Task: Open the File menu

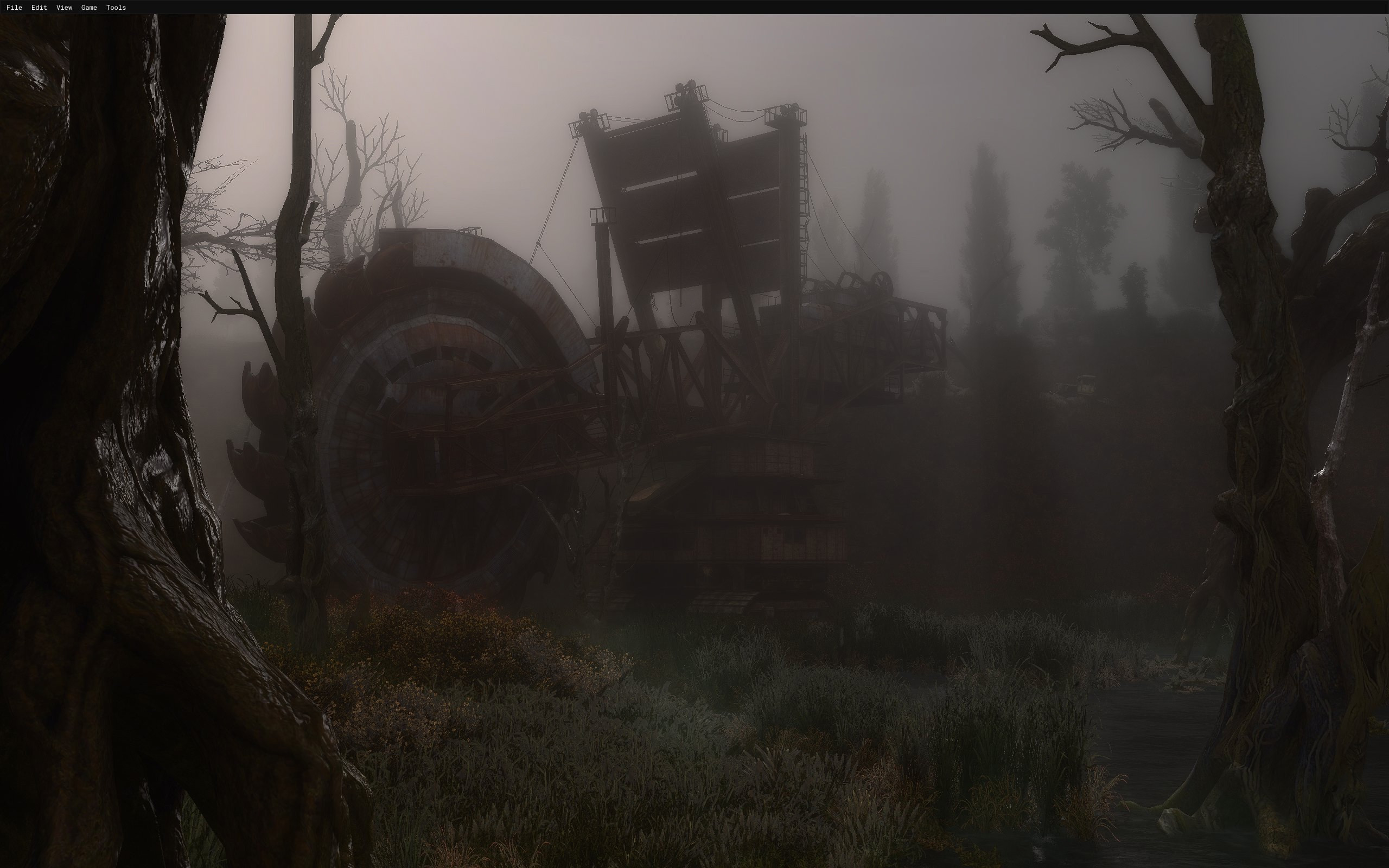Action: click(x=14, y=8)
